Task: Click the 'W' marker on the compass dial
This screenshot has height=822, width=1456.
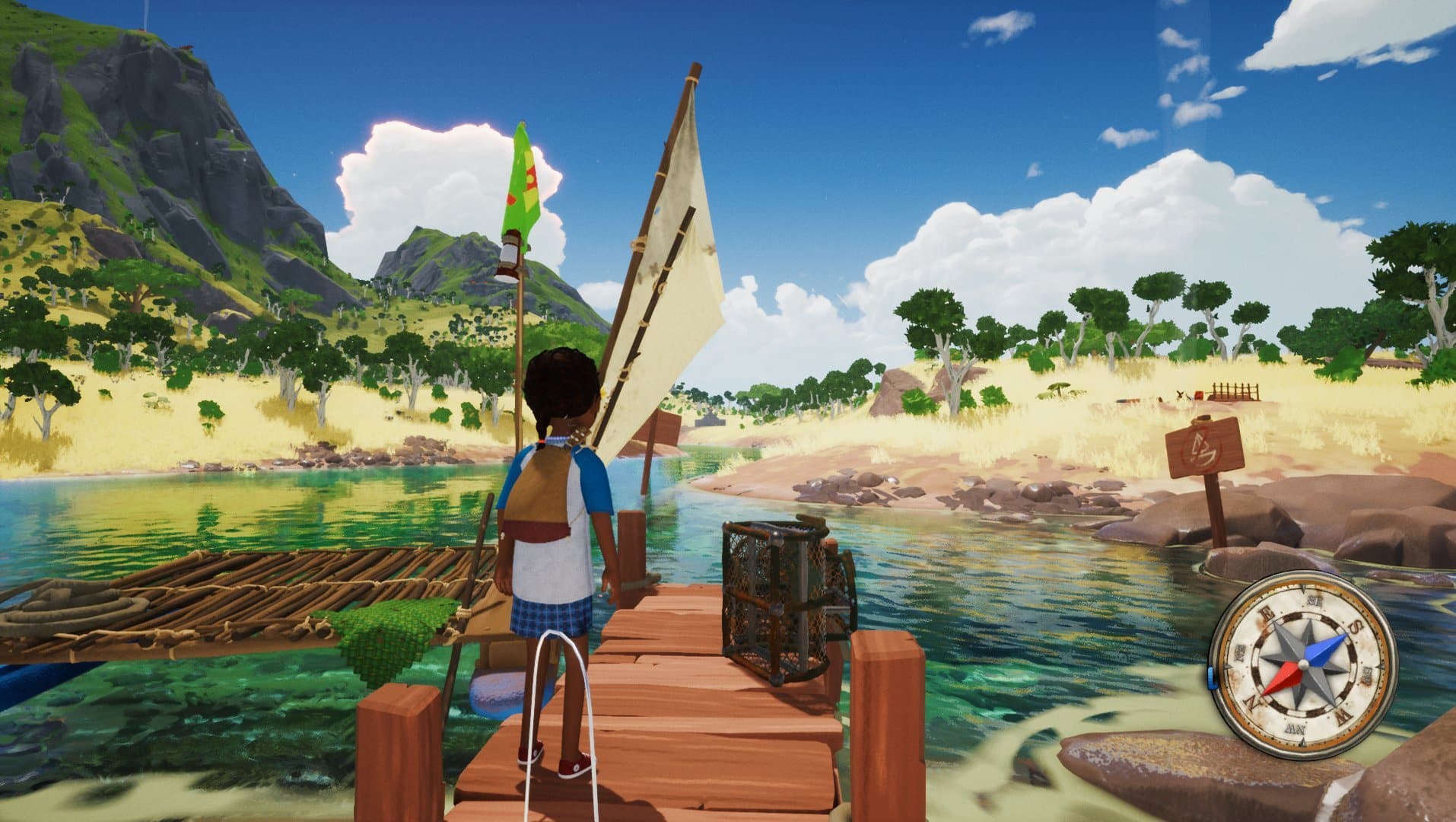Action: [1343, 715]
